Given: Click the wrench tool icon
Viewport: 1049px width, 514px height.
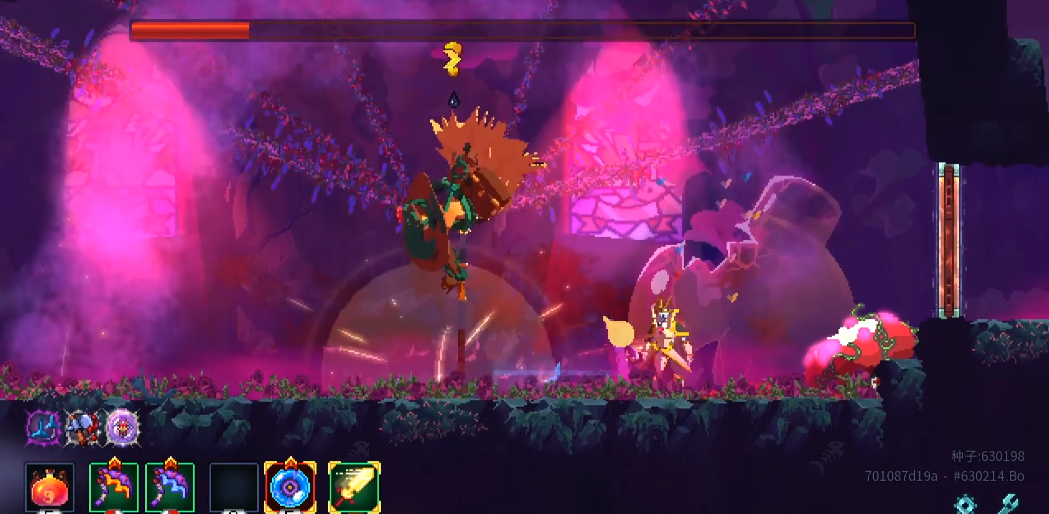Looking at the screenshot, I should coord(1008,504).
